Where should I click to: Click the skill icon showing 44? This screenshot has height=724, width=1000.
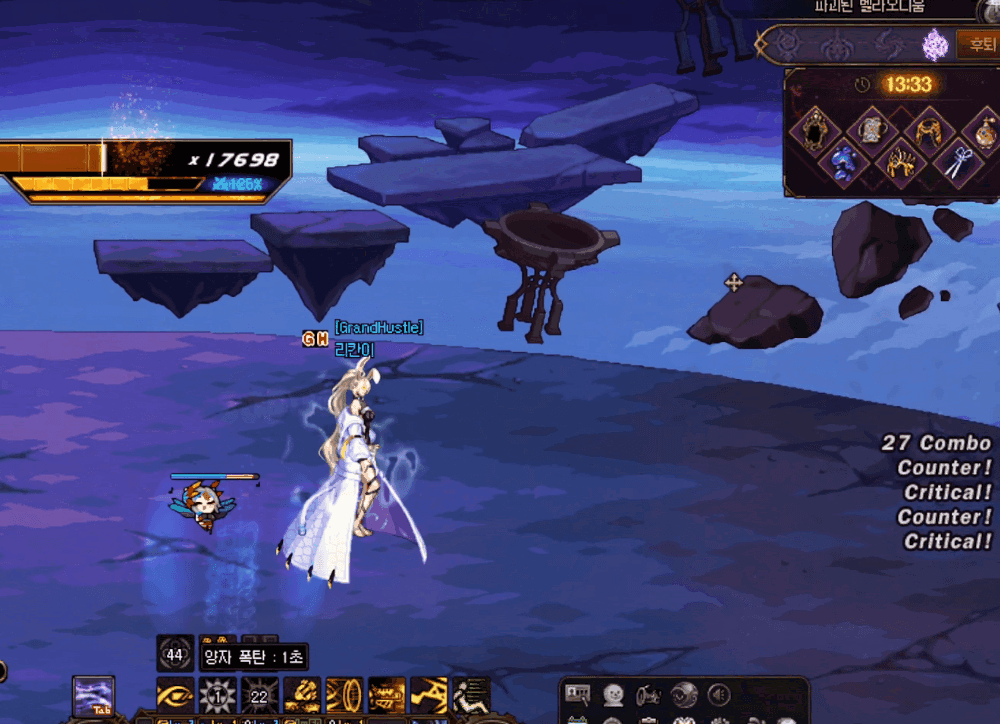175,654
